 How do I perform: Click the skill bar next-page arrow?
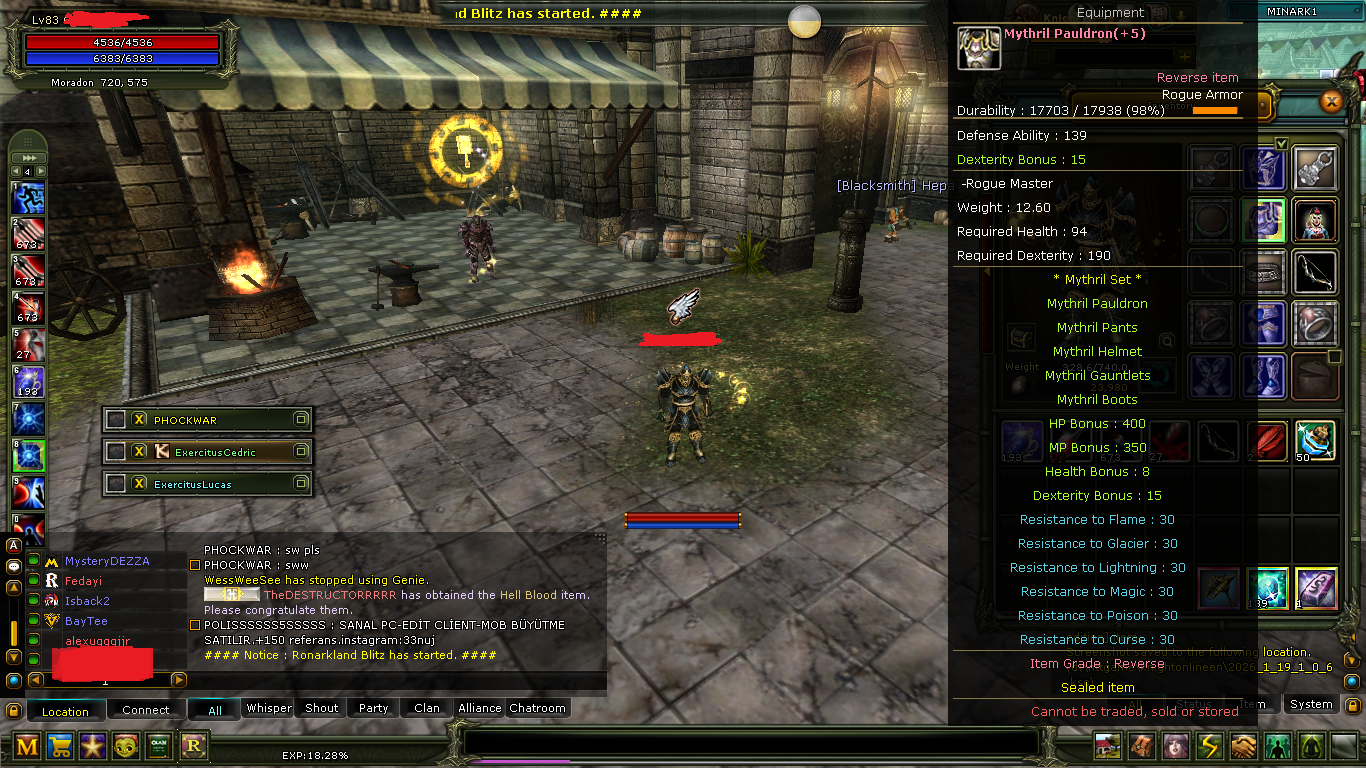(41, 170)
